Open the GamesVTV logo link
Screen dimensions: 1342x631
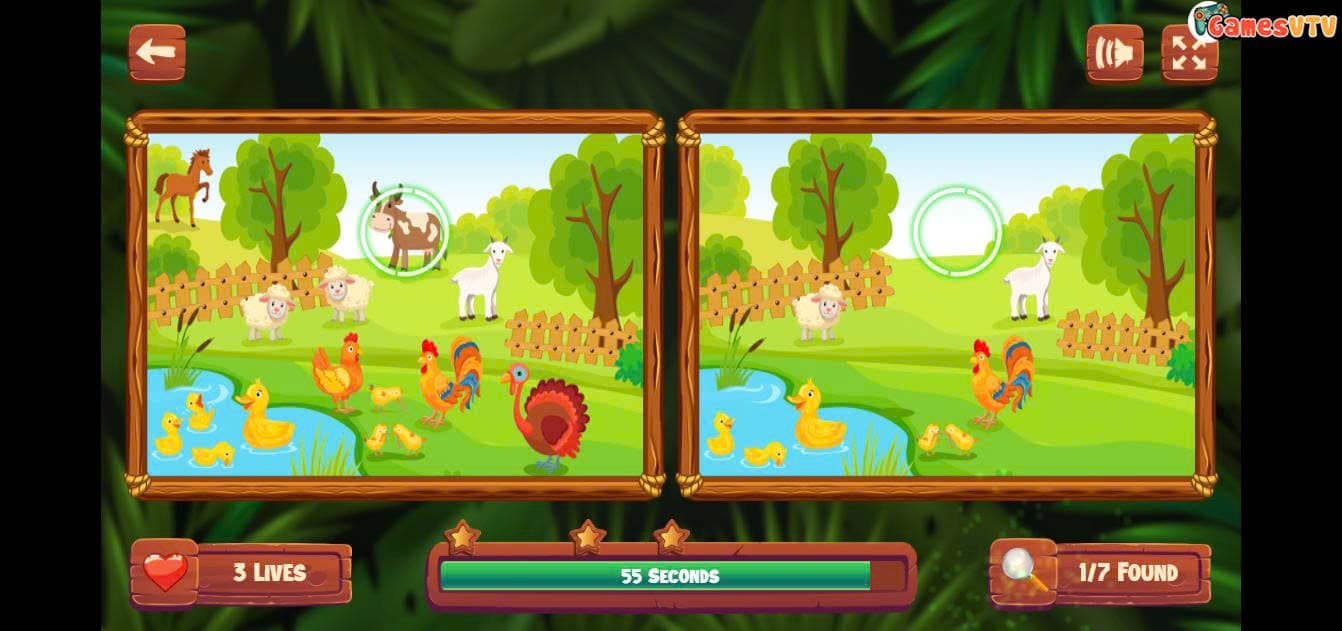pos(1262,24)
